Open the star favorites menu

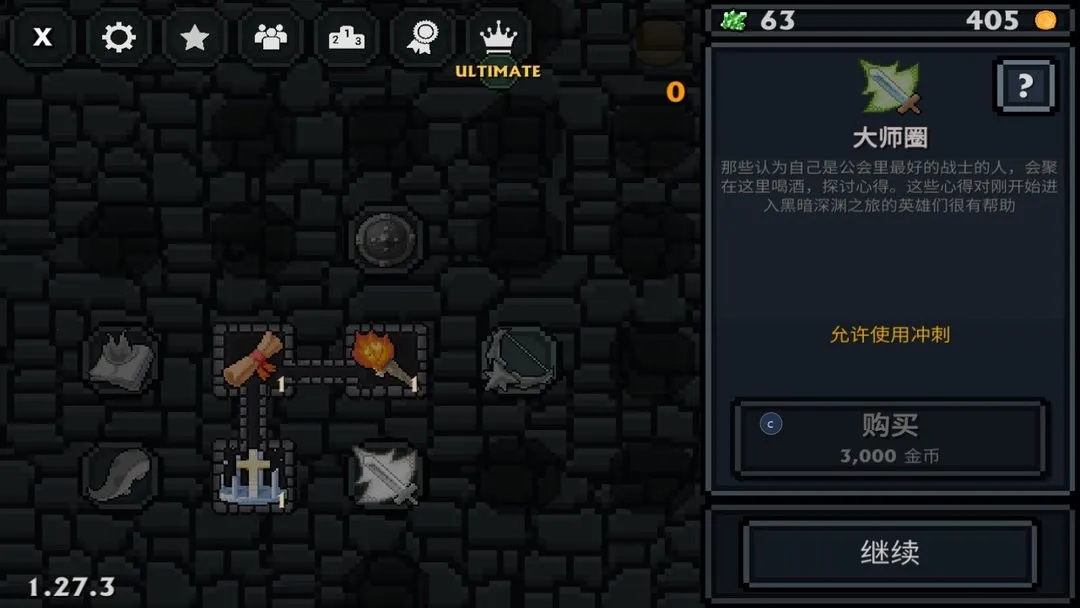point(194,38)
